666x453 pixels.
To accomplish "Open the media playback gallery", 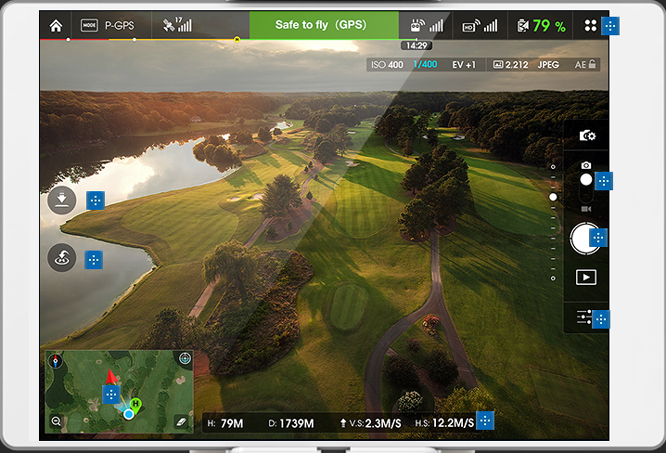I will point(586,277).
